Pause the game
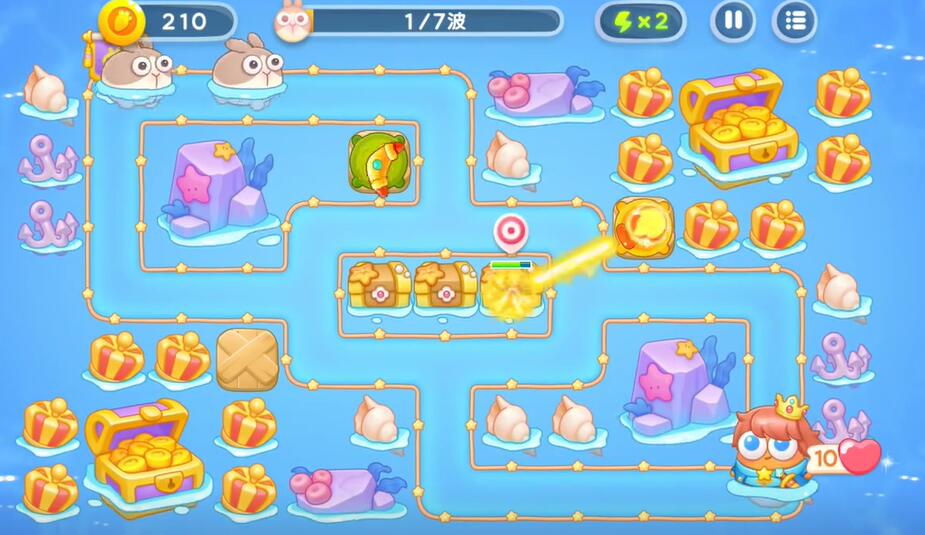Image resolution: width=925 pixels, height=535 pixels. point(733,21)
